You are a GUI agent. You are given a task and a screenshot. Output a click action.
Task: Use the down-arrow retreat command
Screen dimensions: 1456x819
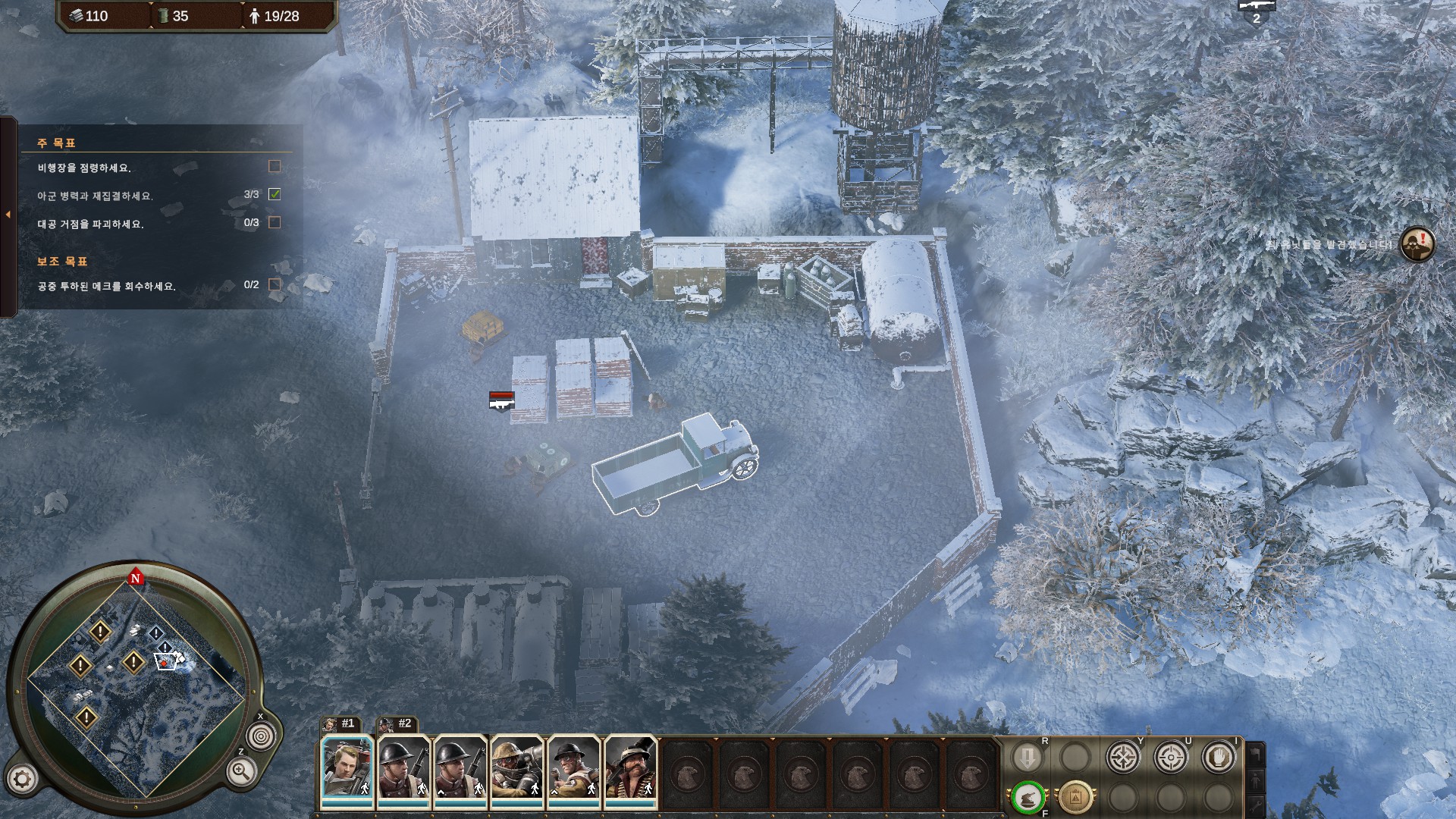pos(1028,757)
